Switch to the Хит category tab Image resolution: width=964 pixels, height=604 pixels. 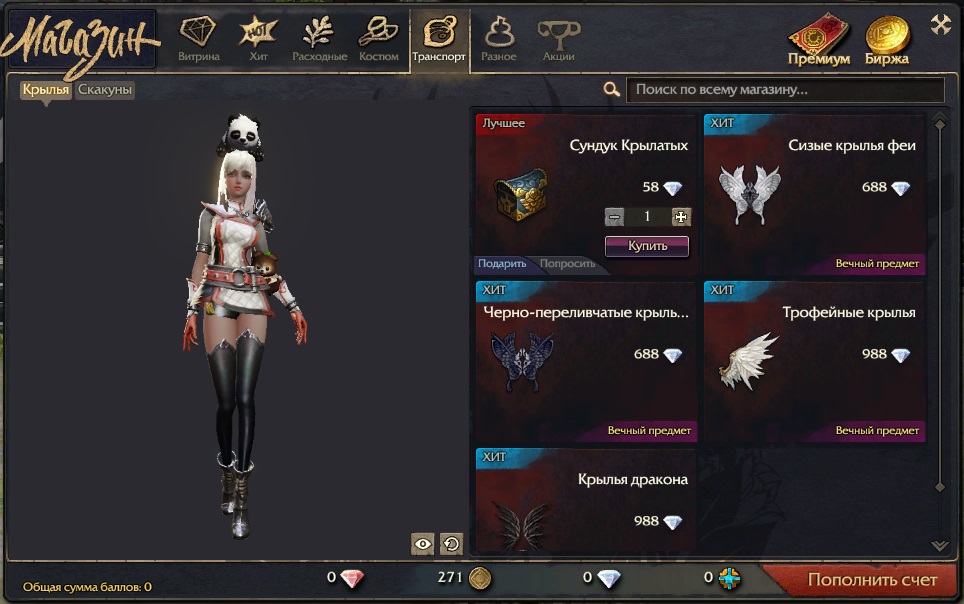coord(257,41)
